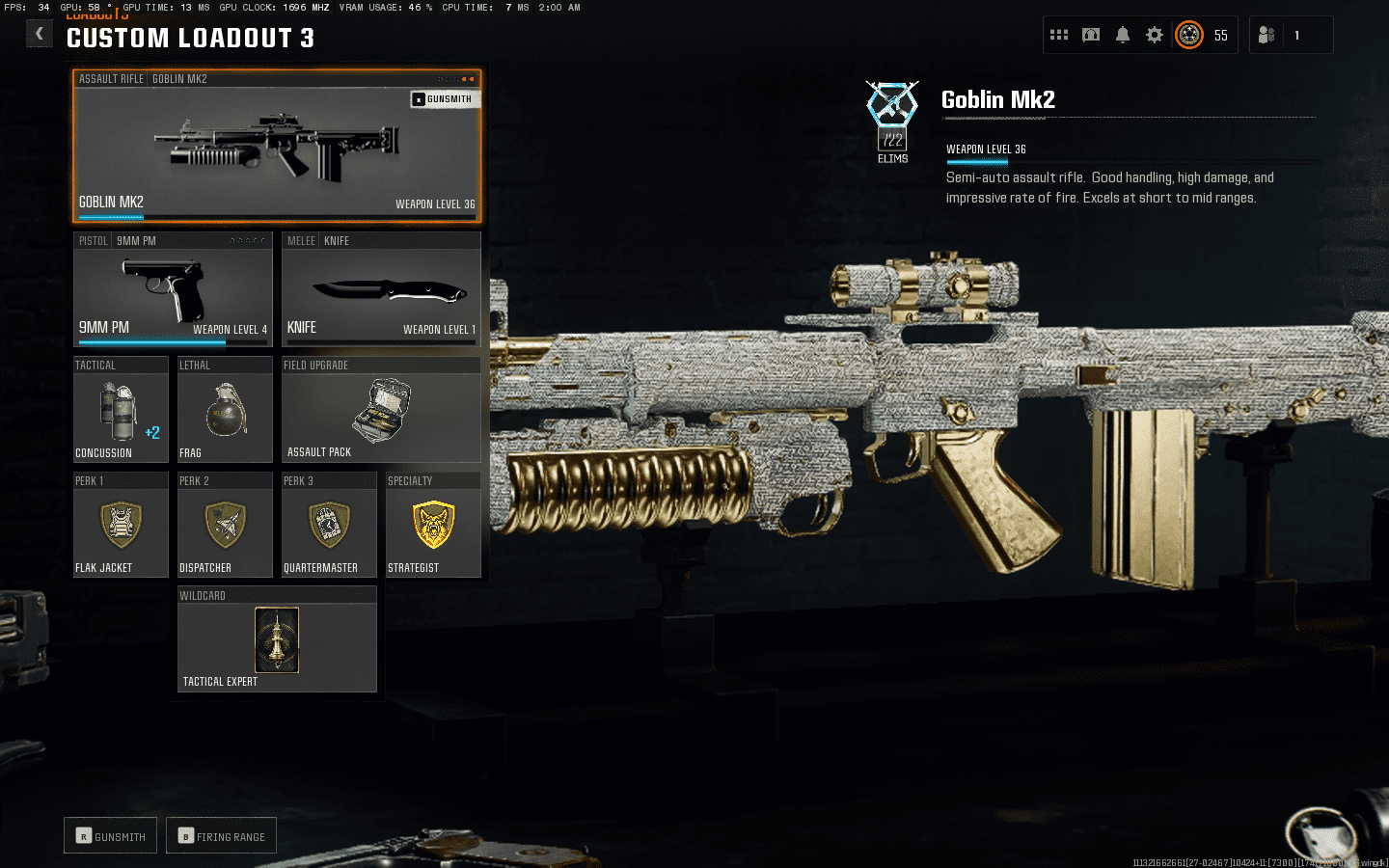
Task: Open the Dispatcher perk slot
Action: (225, 527)
